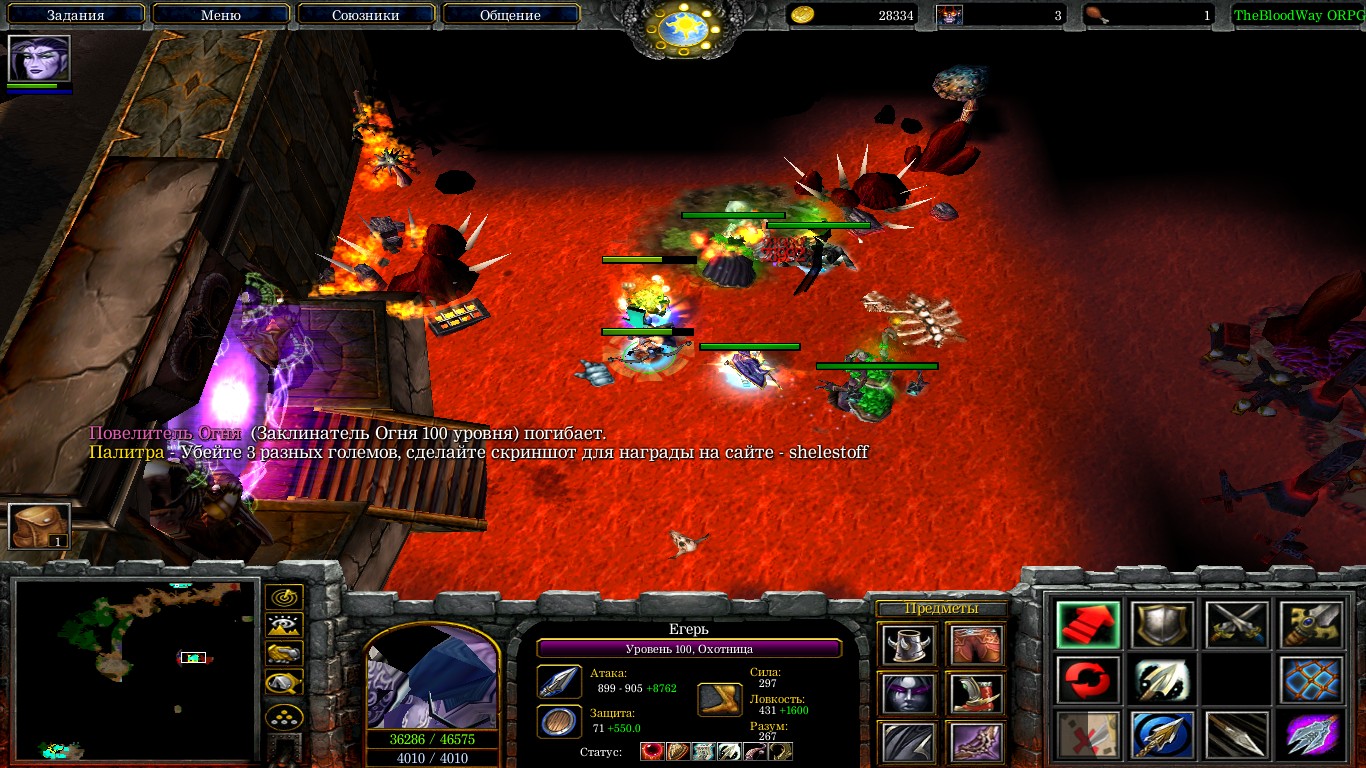
Task: Open the backpack icon above the minimap
Action: 40,526
